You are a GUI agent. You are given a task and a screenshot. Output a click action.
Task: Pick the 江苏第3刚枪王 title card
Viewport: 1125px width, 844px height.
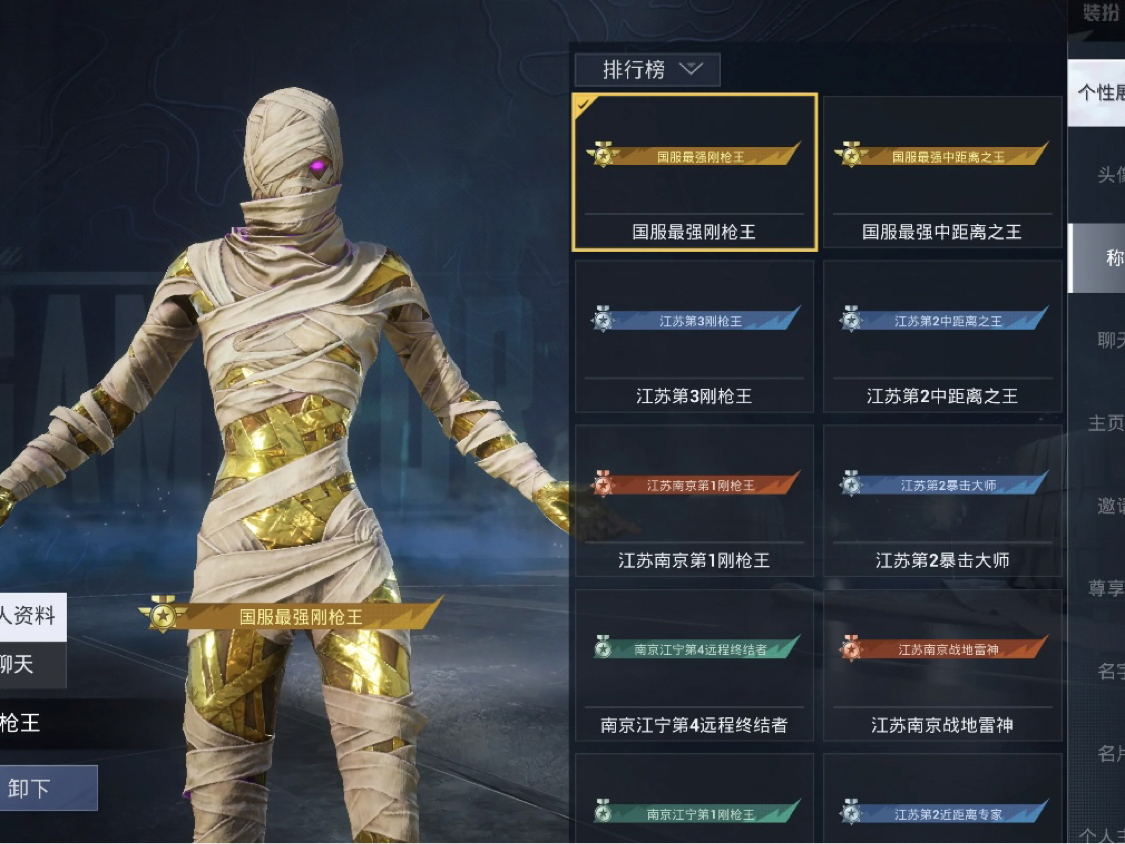(694, 336)
